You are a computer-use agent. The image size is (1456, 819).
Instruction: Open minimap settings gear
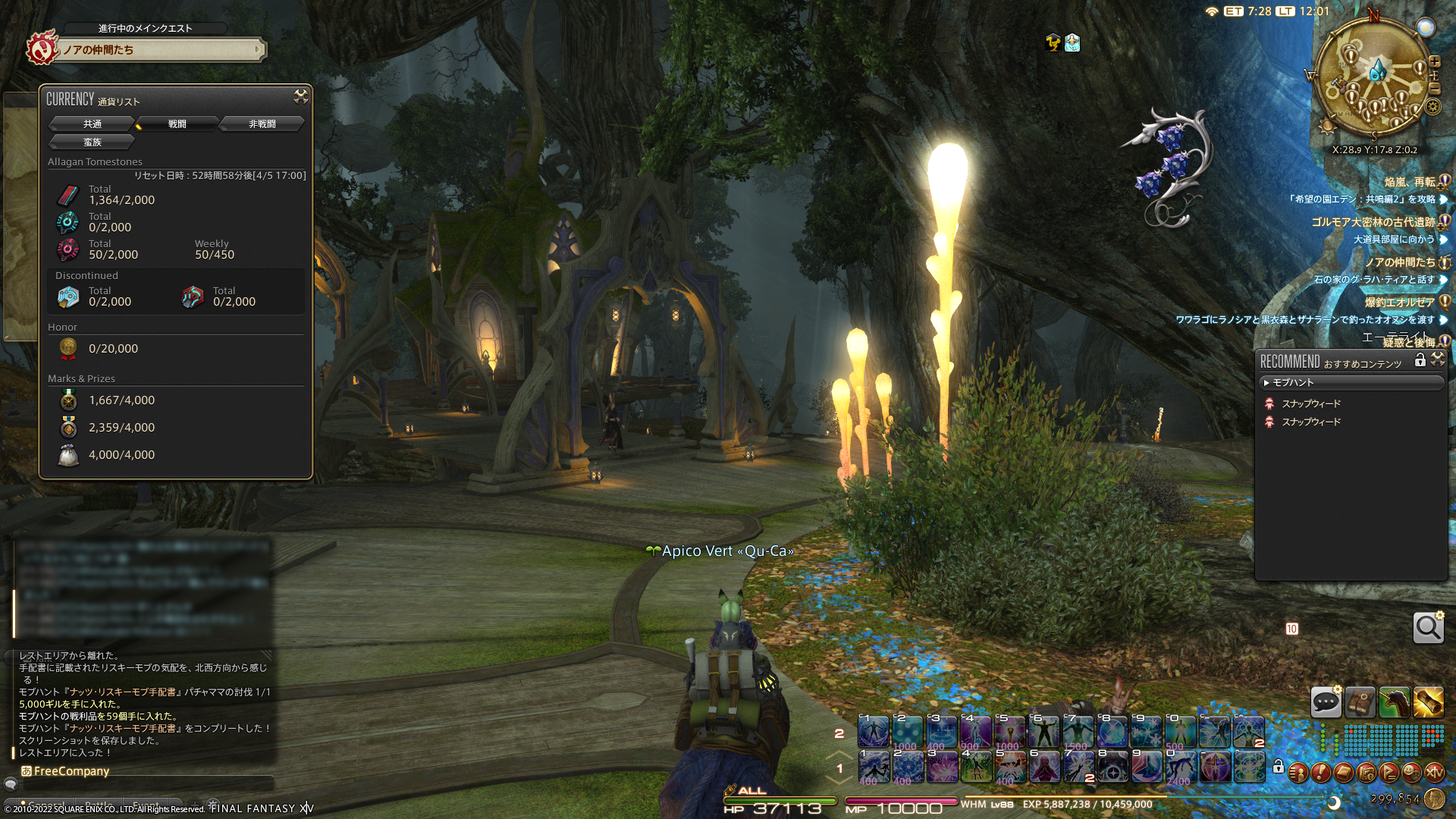point(1432,106)
